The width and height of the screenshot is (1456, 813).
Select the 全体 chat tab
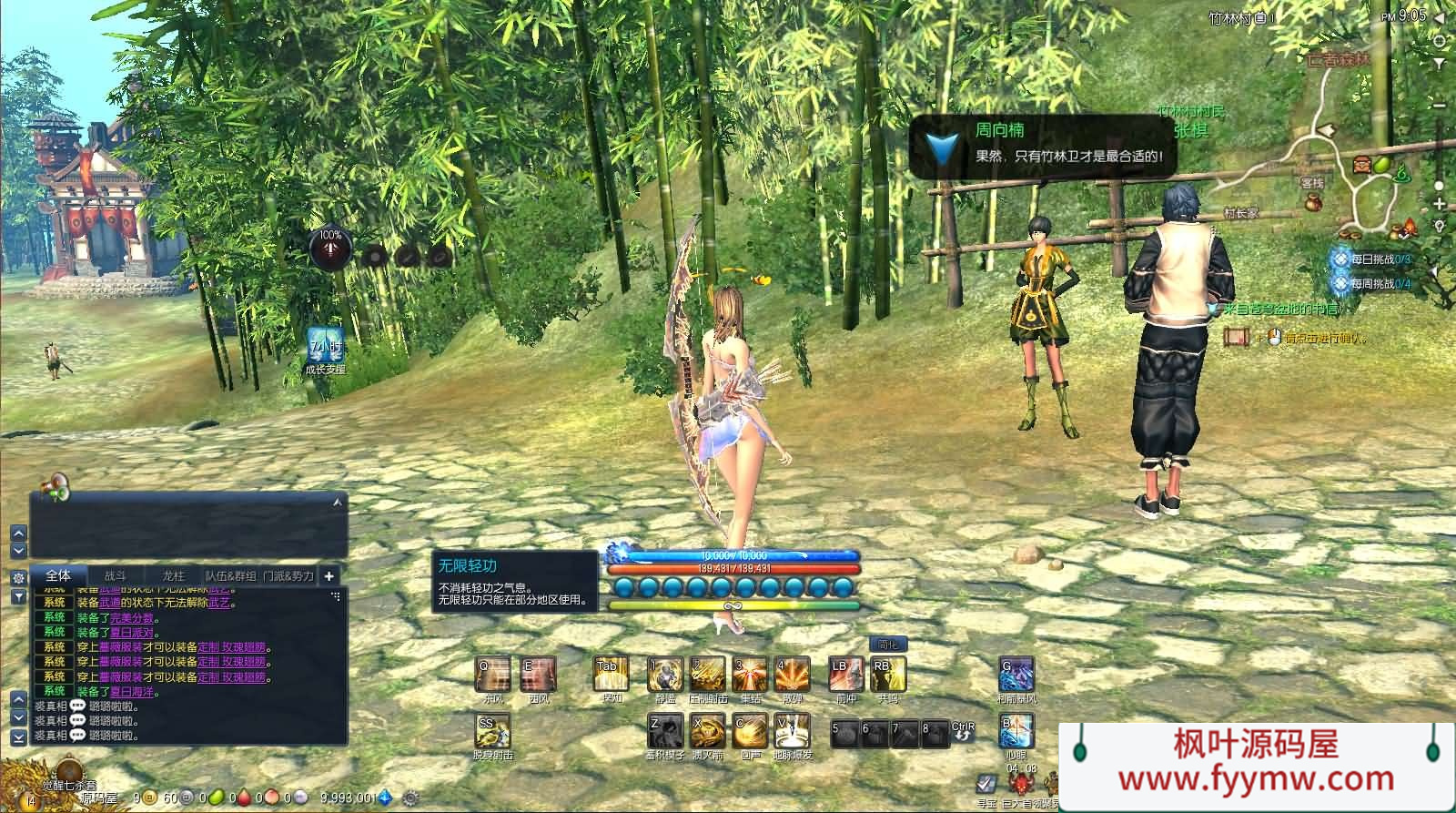58,575
